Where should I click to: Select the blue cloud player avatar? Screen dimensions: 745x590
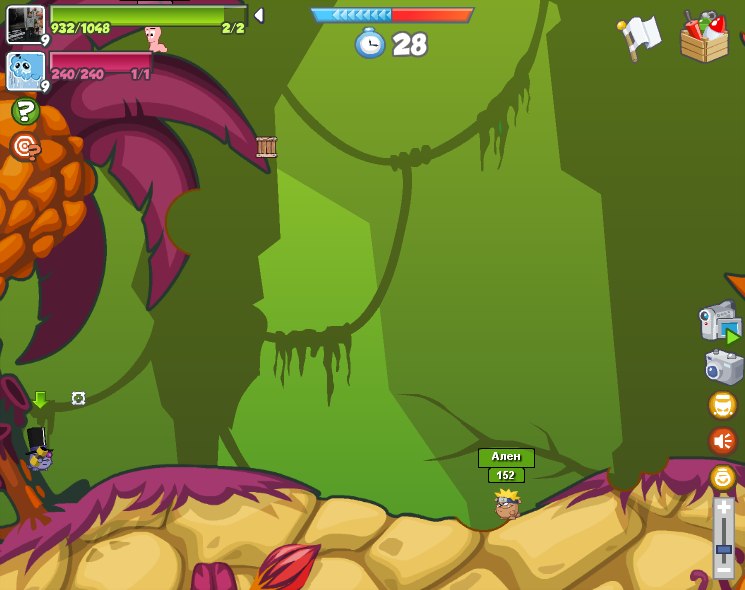(x=25, y=72)
